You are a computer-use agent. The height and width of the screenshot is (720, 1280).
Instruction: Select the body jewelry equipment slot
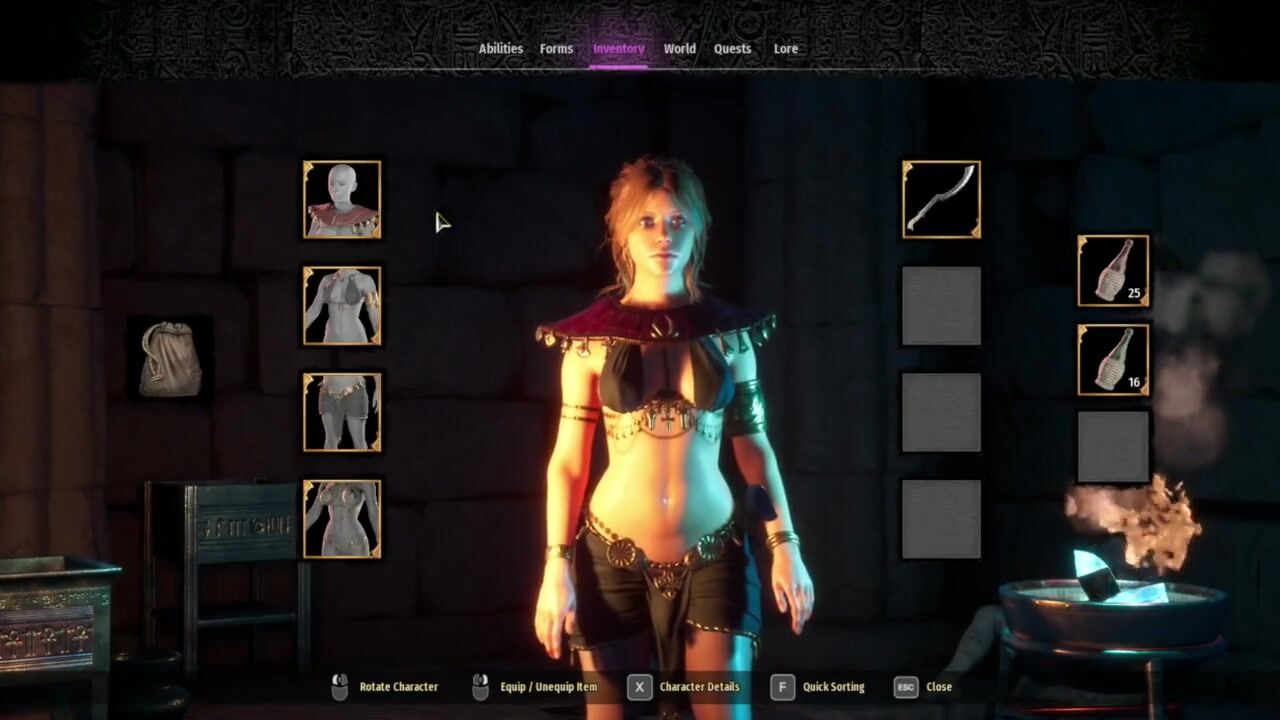coord(342,519)
